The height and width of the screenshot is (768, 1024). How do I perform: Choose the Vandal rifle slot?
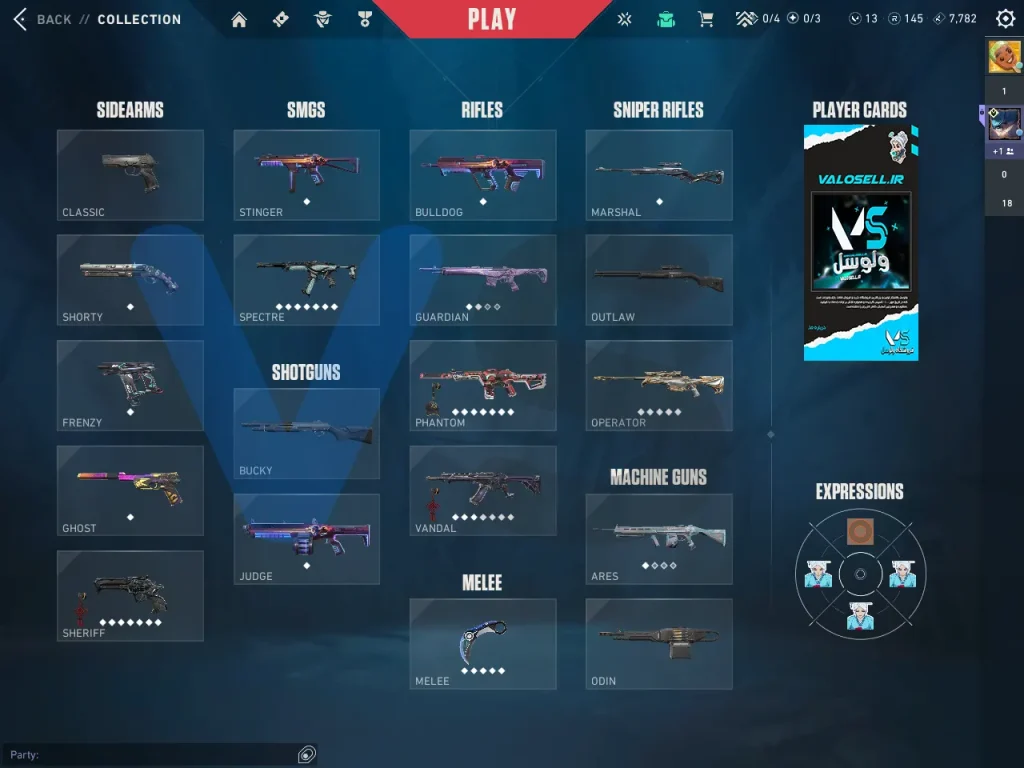482,490
